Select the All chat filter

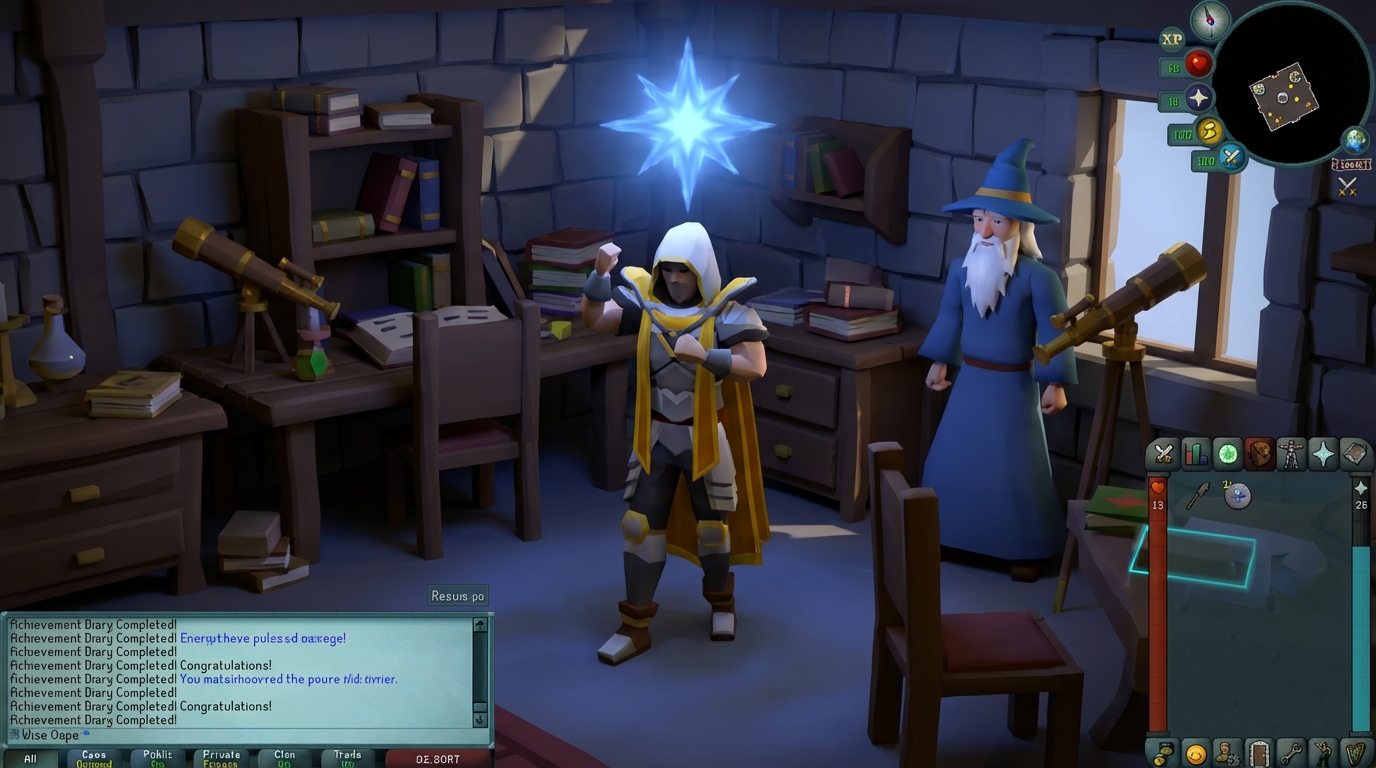point(31,758)
